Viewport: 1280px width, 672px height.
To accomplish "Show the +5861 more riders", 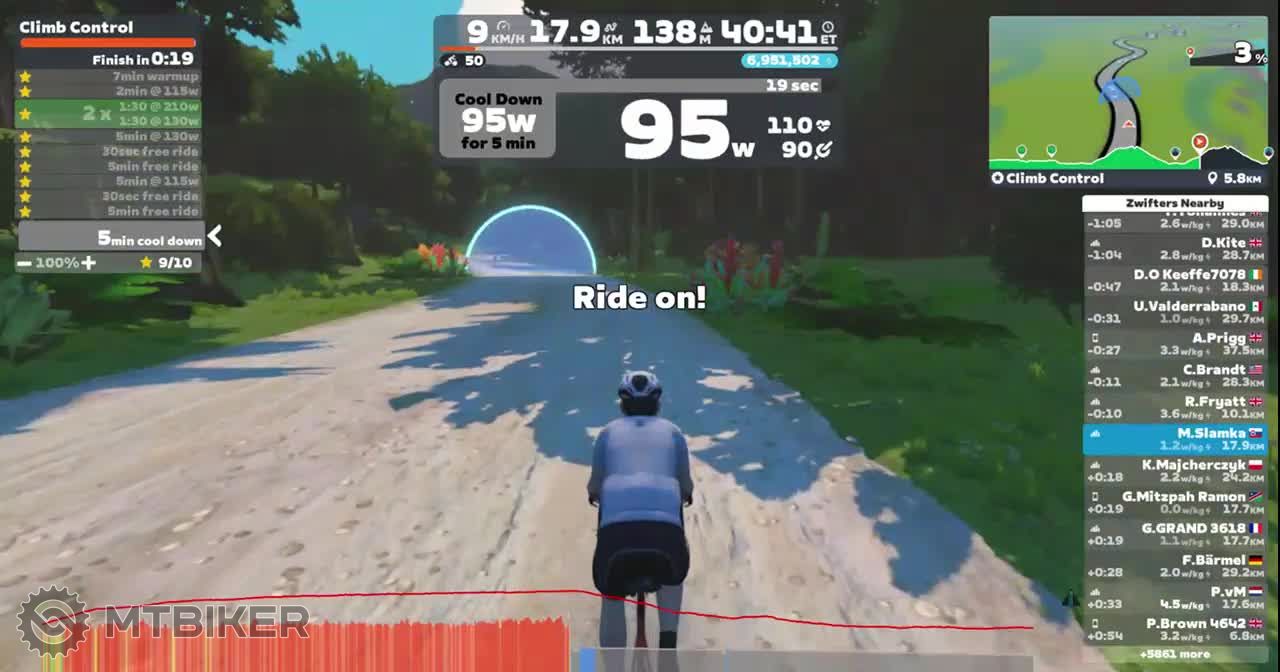I will (1174, 654).
